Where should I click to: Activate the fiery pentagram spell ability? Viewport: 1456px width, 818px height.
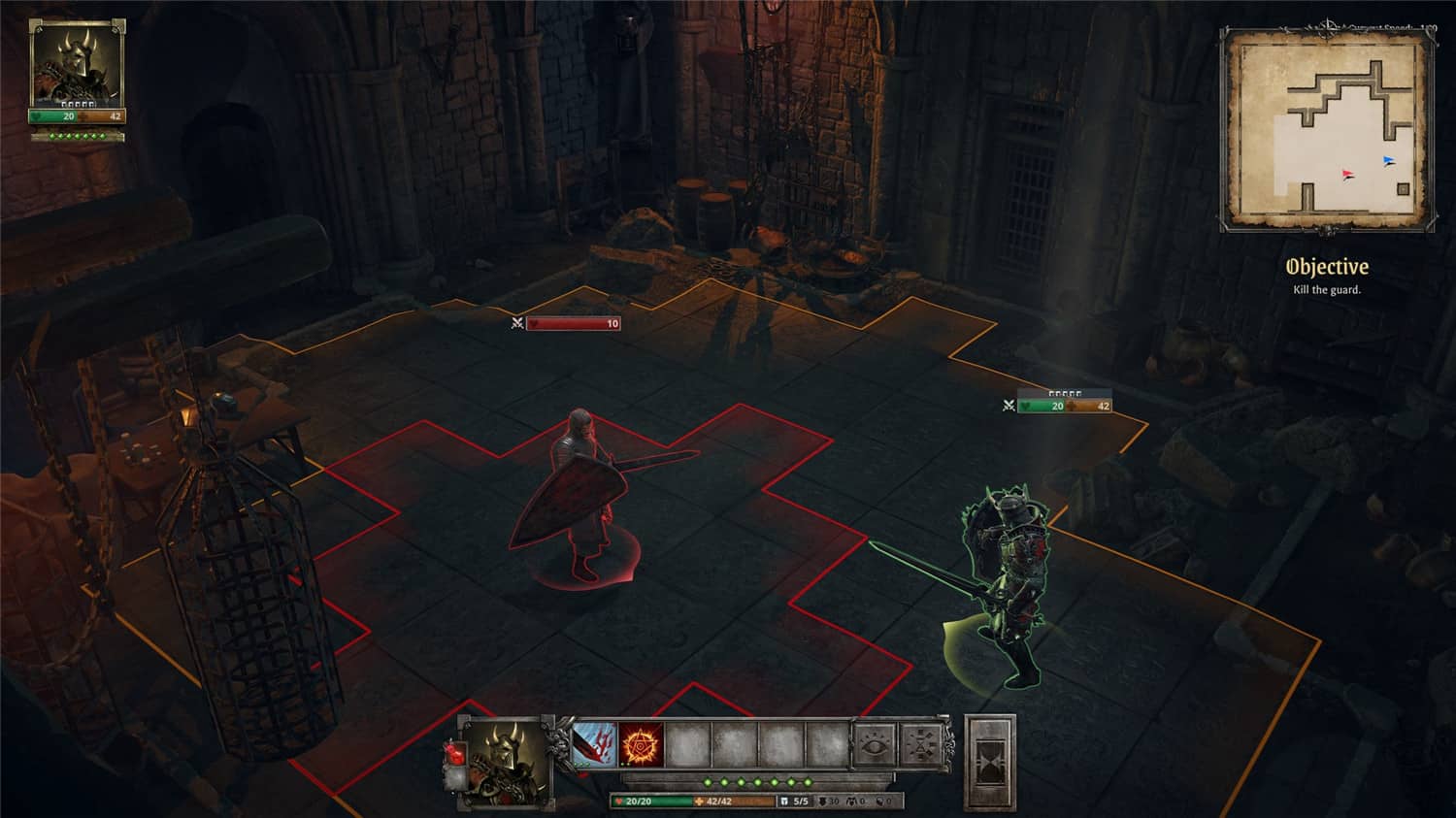point(639,743)
